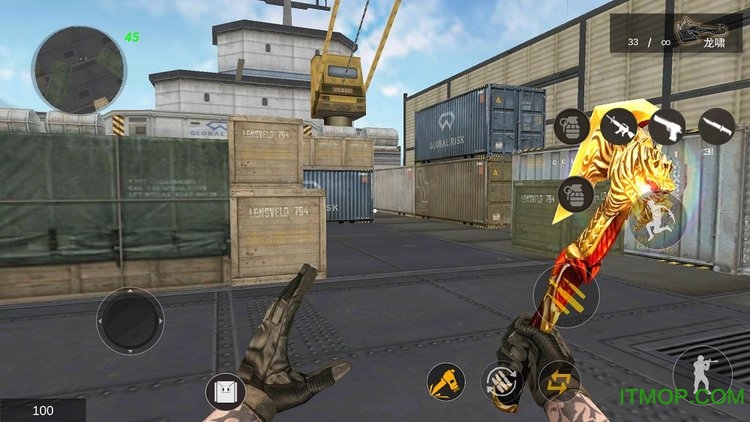Tap the yellow weapon swap arrows
This screenshot has width=750, height=422.
point(559,381)
